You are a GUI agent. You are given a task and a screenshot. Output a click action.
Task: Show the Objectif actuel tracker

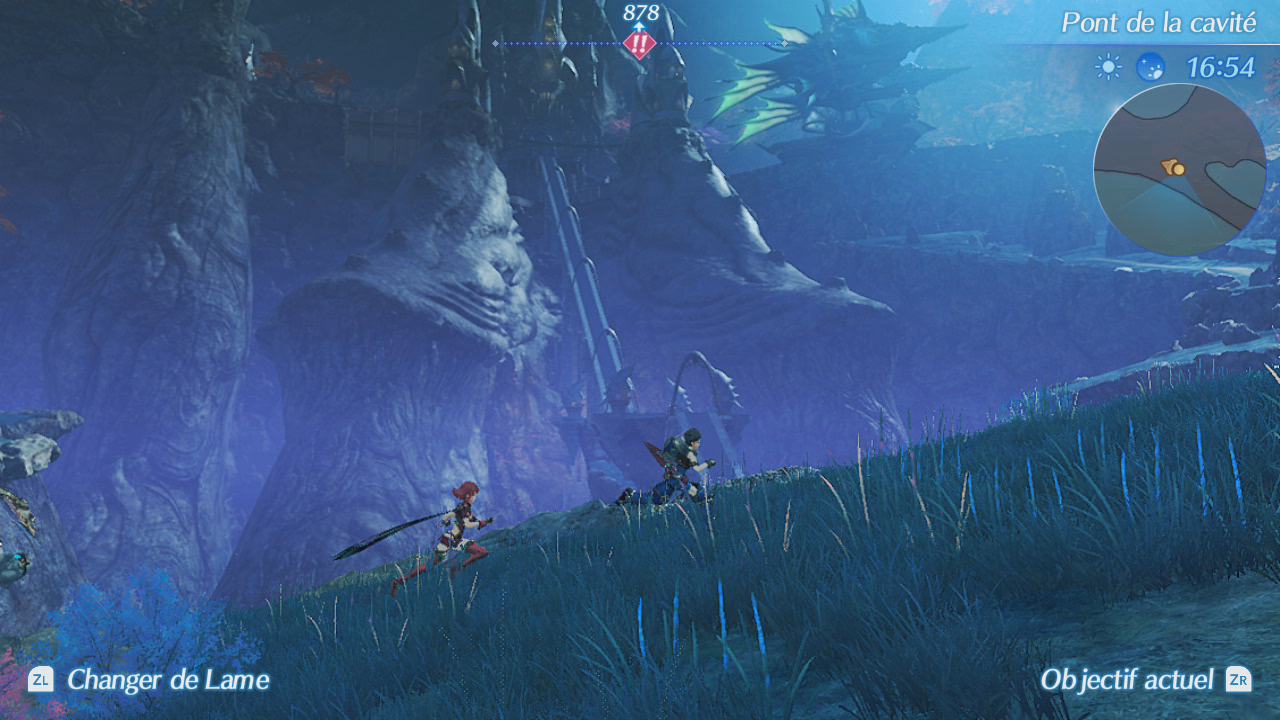tap(1144, 679)
